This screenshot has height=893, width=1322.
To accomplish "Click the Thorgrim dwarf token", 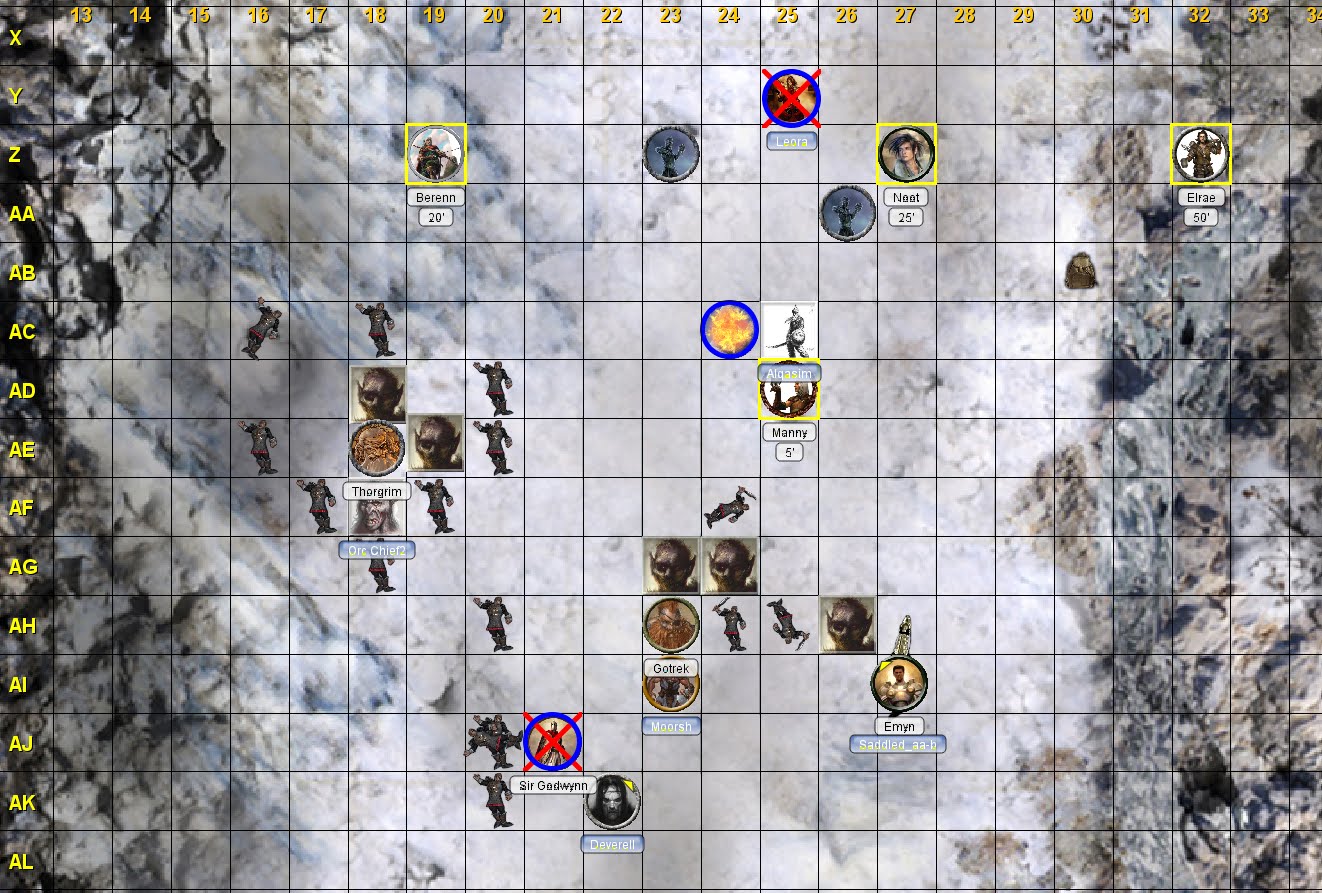I will point(377,450).
